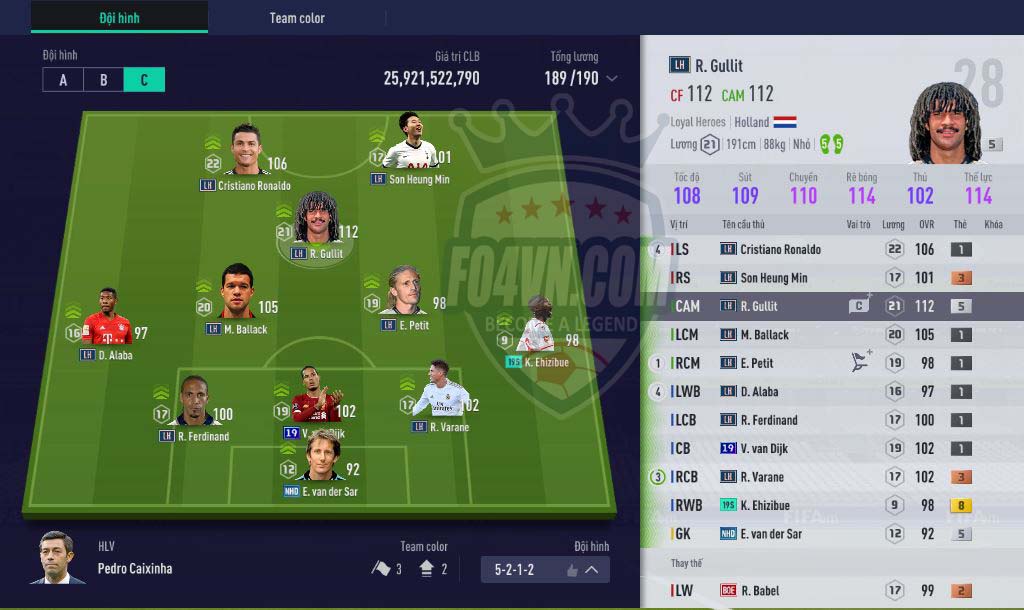Select manager Pedro Caixinha's portrait

tap(58, 556)
